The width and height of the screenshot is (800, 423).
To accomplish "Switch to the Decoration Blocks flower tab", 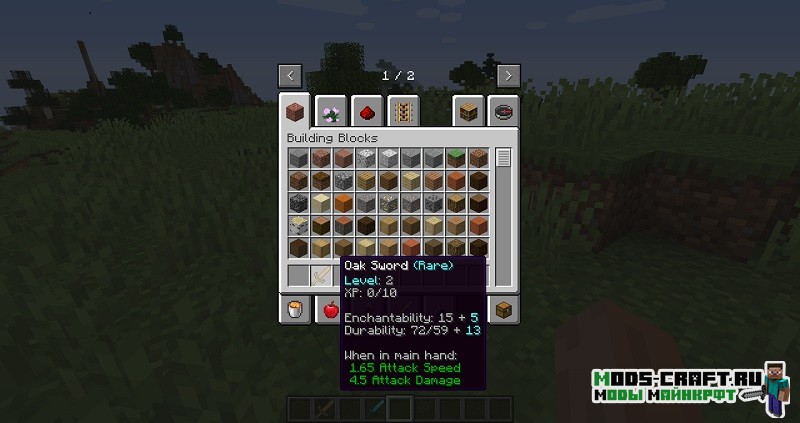I will coord(330,109).
